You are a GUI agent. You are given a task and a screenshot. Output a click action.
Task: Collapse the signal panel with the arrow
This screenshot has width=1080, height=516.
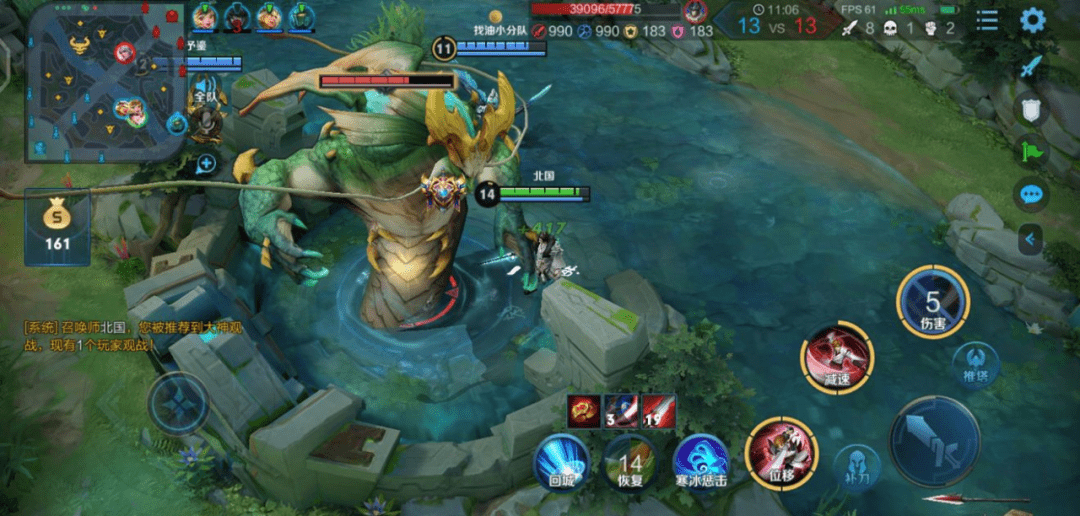point(1030,238)
